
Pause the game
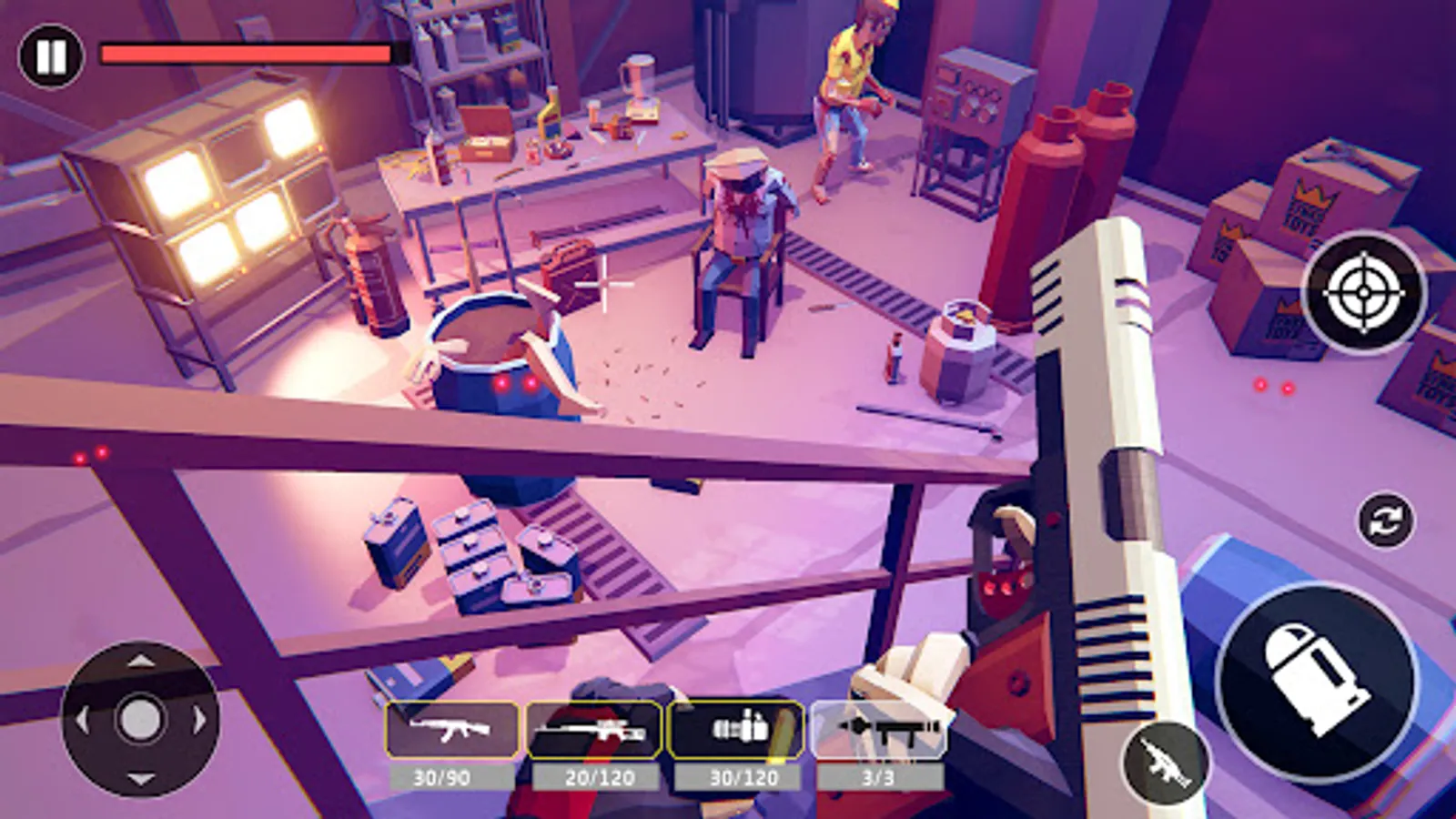(x=50, y=56)
